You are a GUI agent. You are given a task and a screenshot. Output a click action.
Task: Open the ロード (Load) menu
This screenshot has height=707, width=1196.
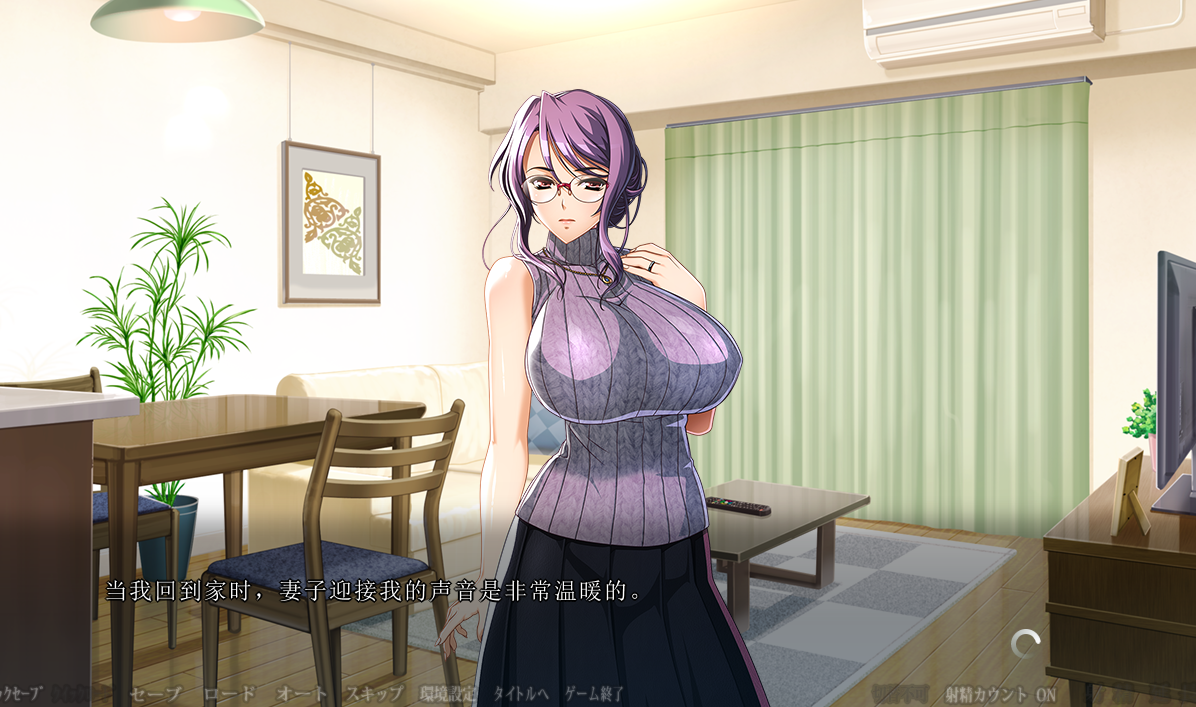[x=229, y=693]
